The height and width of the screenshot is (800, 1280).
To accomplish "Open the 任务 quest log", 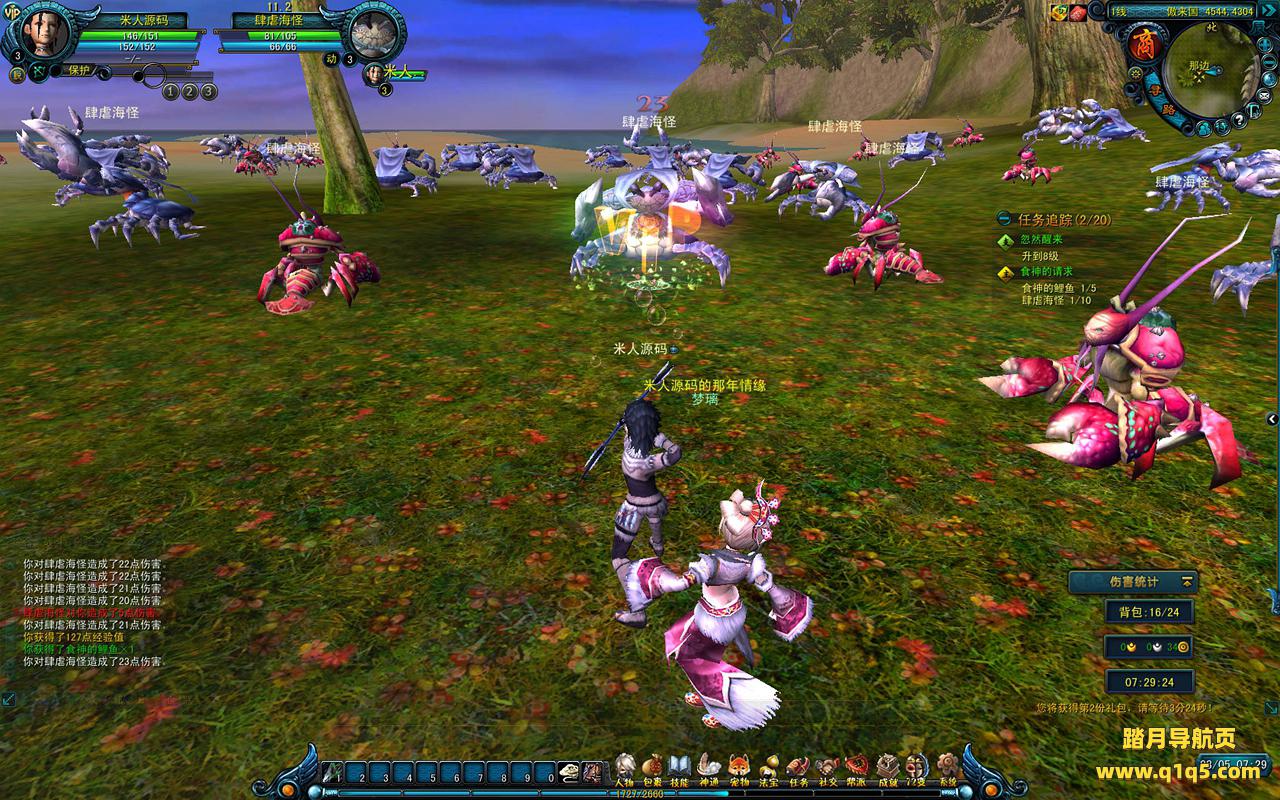I will tap(798, 768).
